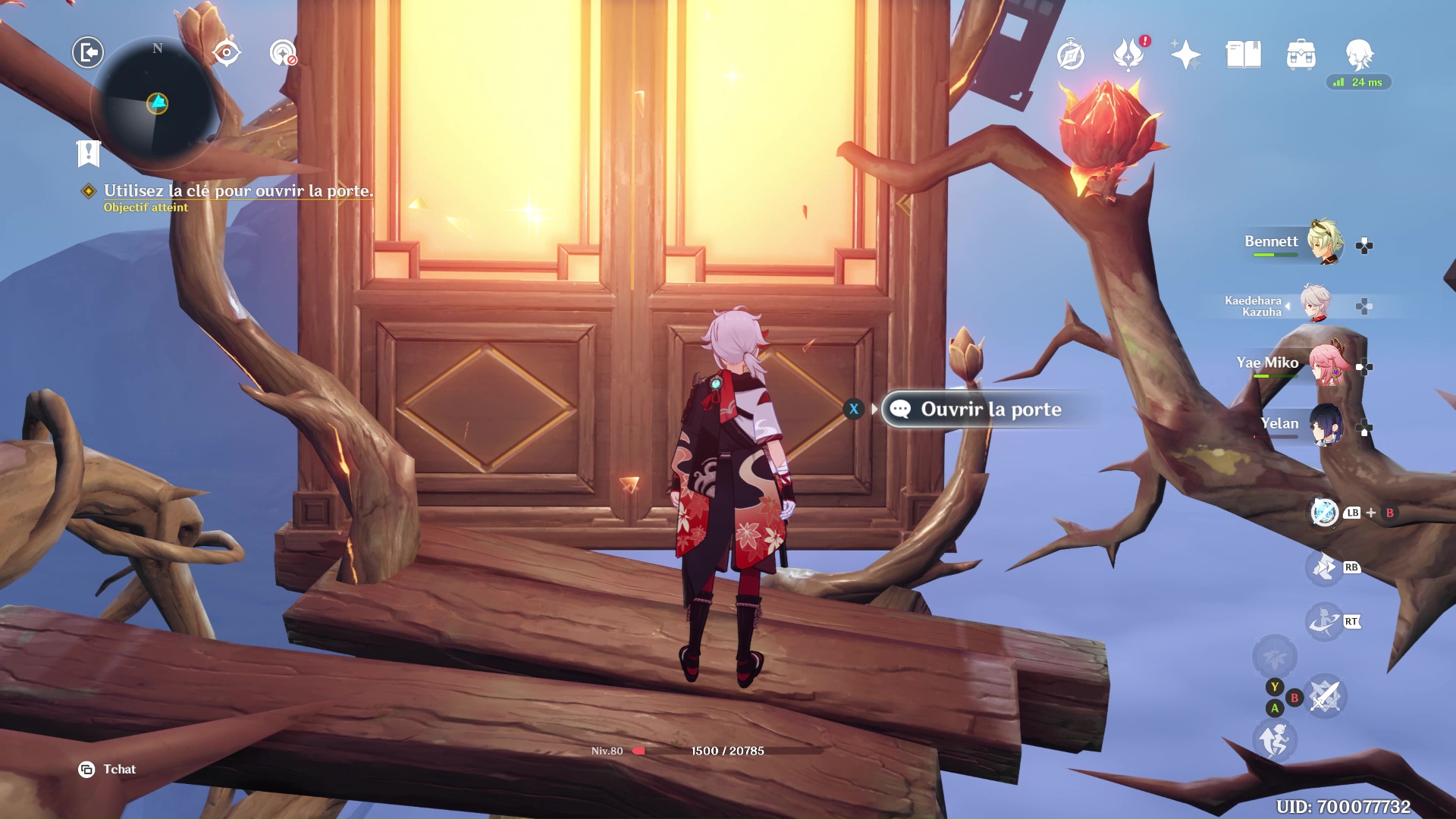This screenshot has height=819, width=1456.
Task: Open the adventure compass icon
Action: tap(1070, 55)
